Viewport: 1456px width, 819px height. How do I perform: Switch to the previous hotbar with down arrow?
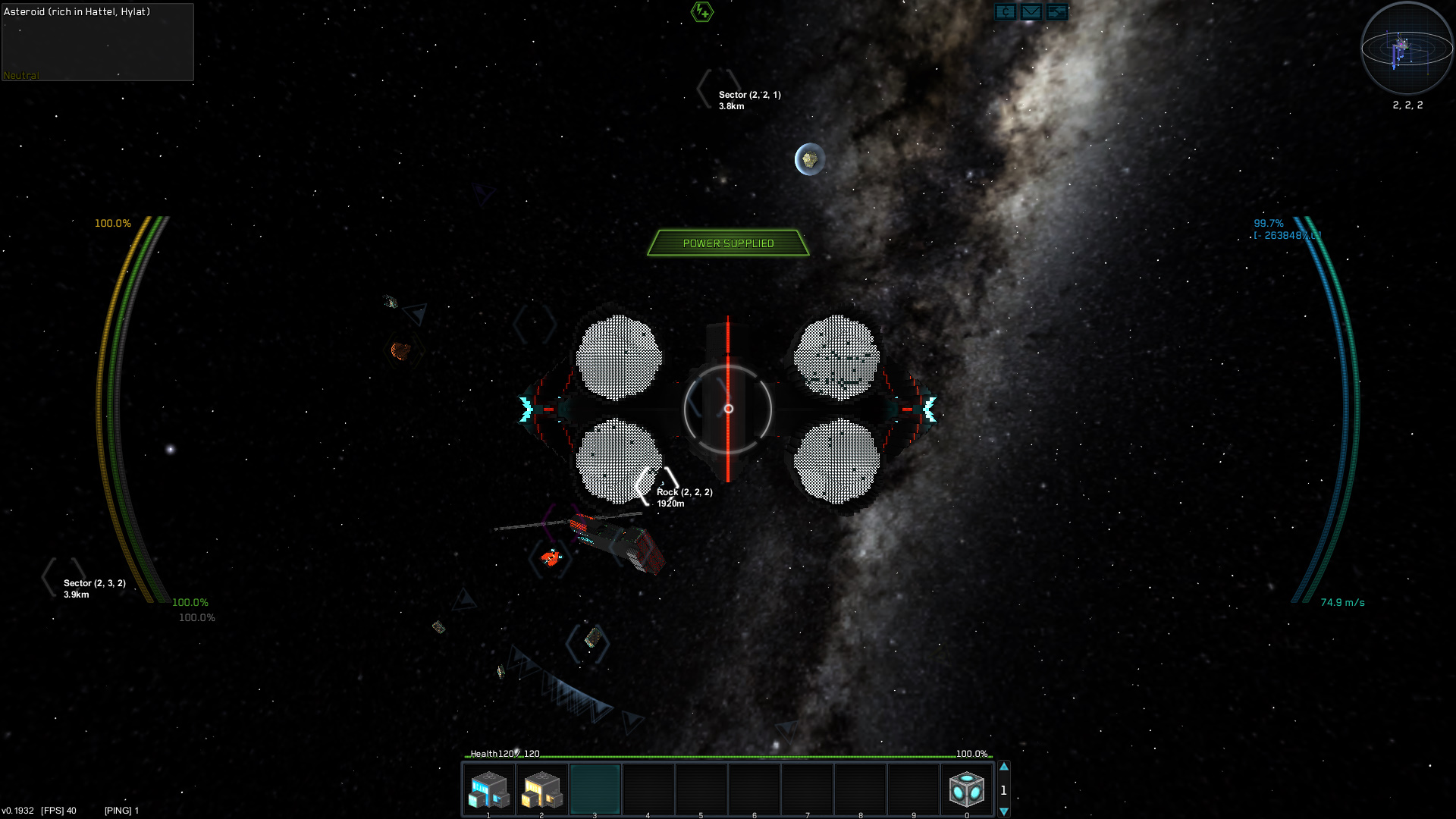(1004, 811)
